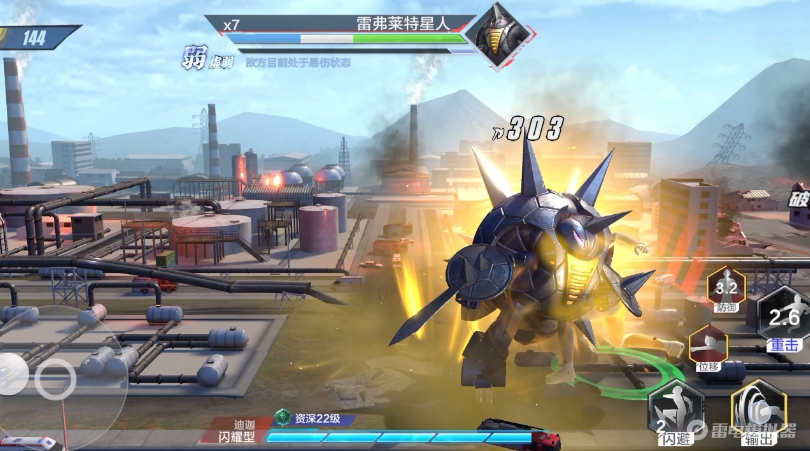Trigger the 位移 (dash) skill
This screenshot has height=451, width=810.
pyautogui.click(x=707, y=347)
